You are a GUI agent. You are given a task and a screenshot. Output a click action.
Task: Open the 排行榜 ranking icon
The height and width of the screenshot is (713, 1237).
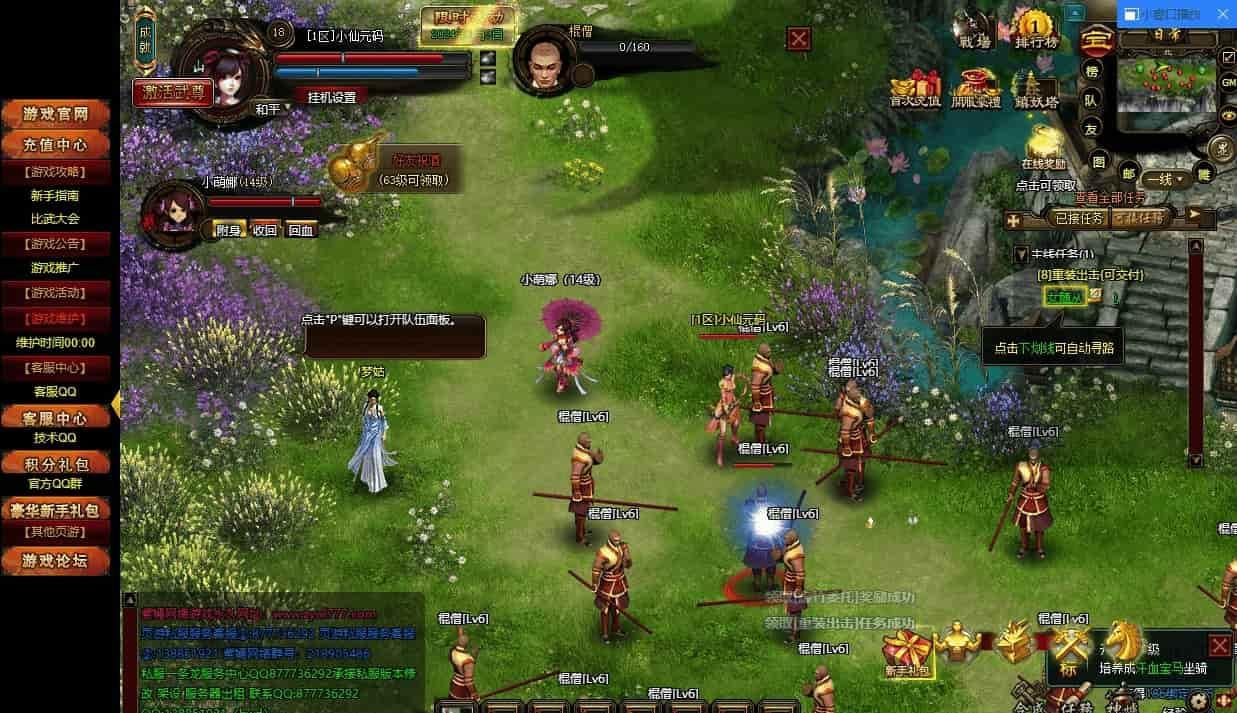click(x=1036, y=29)
